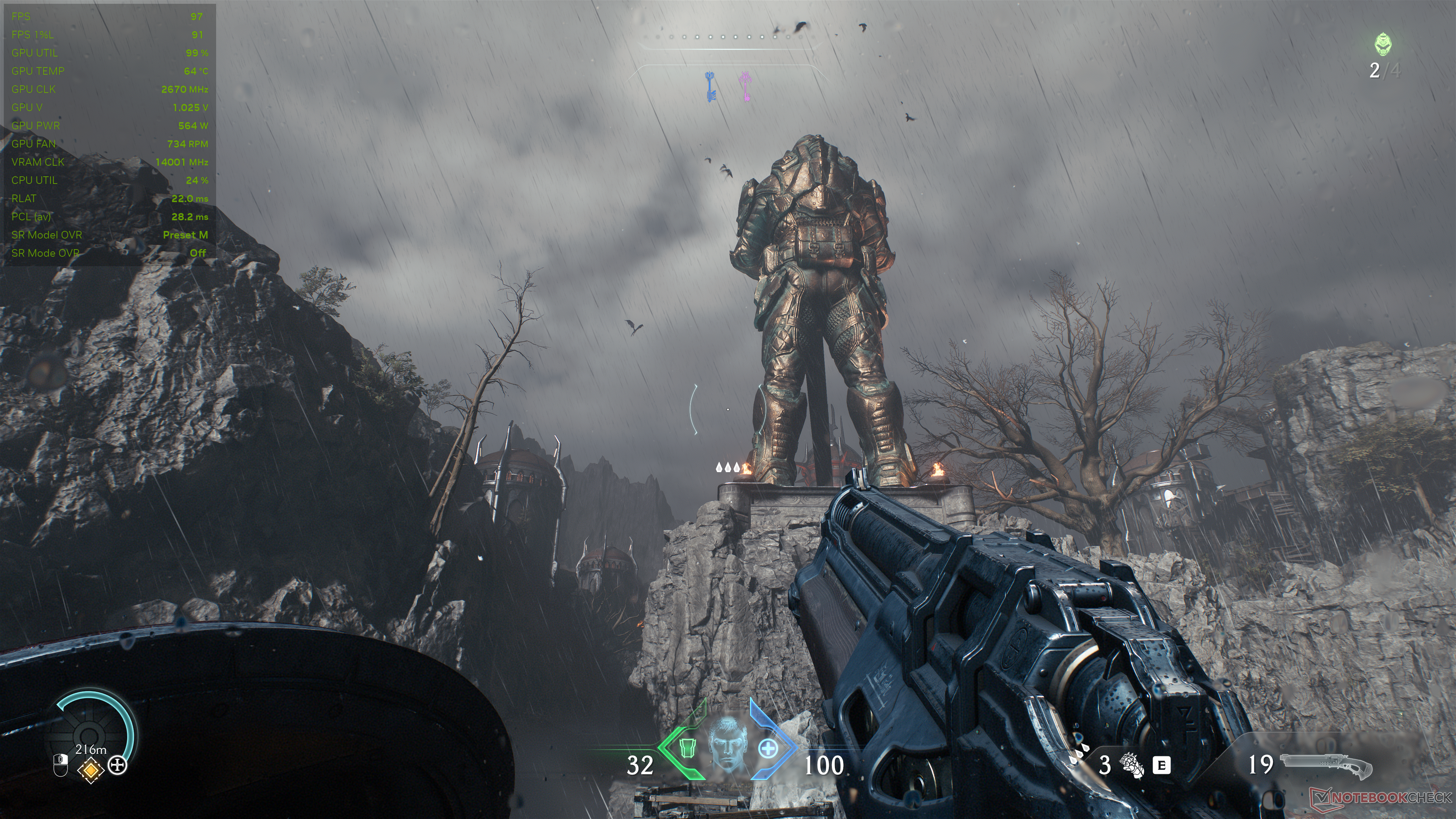This screenshot has height=819, width=1456.
Task: Select the green Slayer helmet lives icon
Action: pos(1383,45)
